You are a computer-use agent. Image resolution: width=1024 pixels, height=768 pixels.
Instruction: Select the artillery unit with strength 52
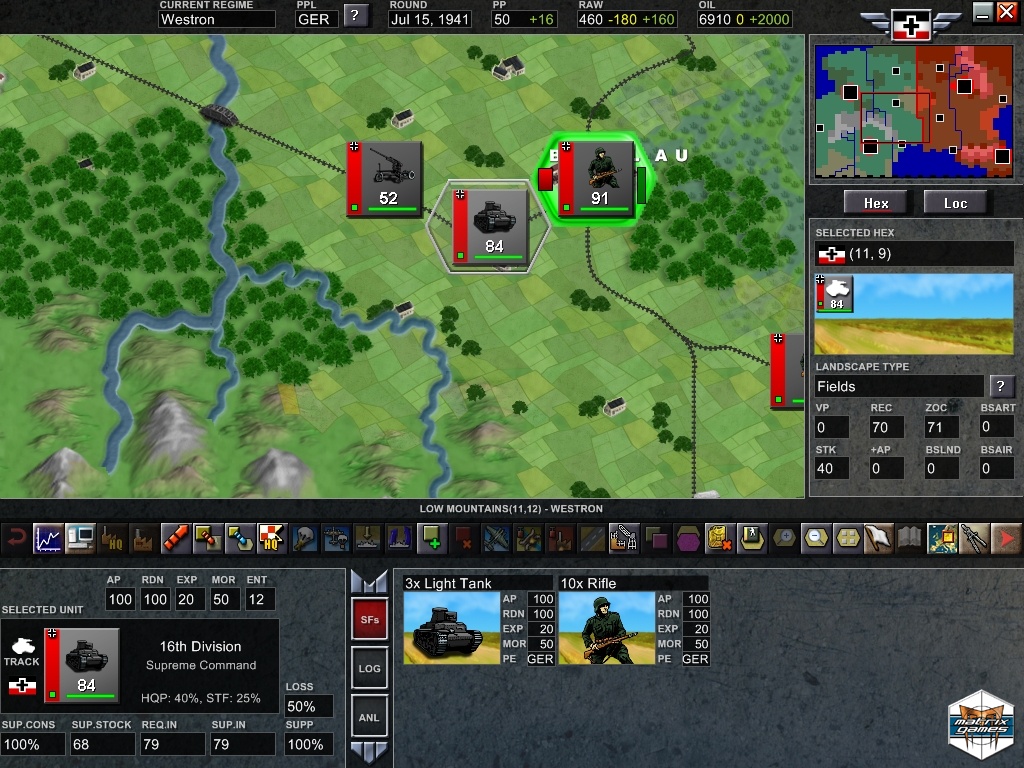tap(385, 178)
